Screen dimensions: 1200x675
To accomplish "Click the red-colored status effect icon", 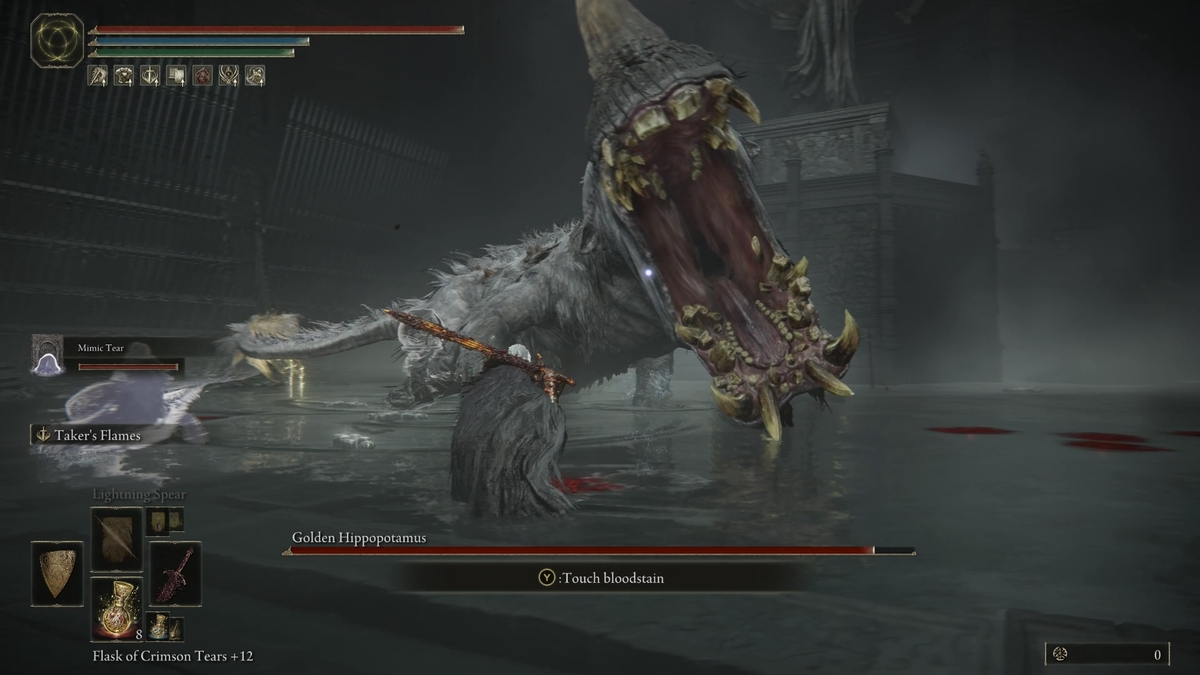I will coord(203,75).
